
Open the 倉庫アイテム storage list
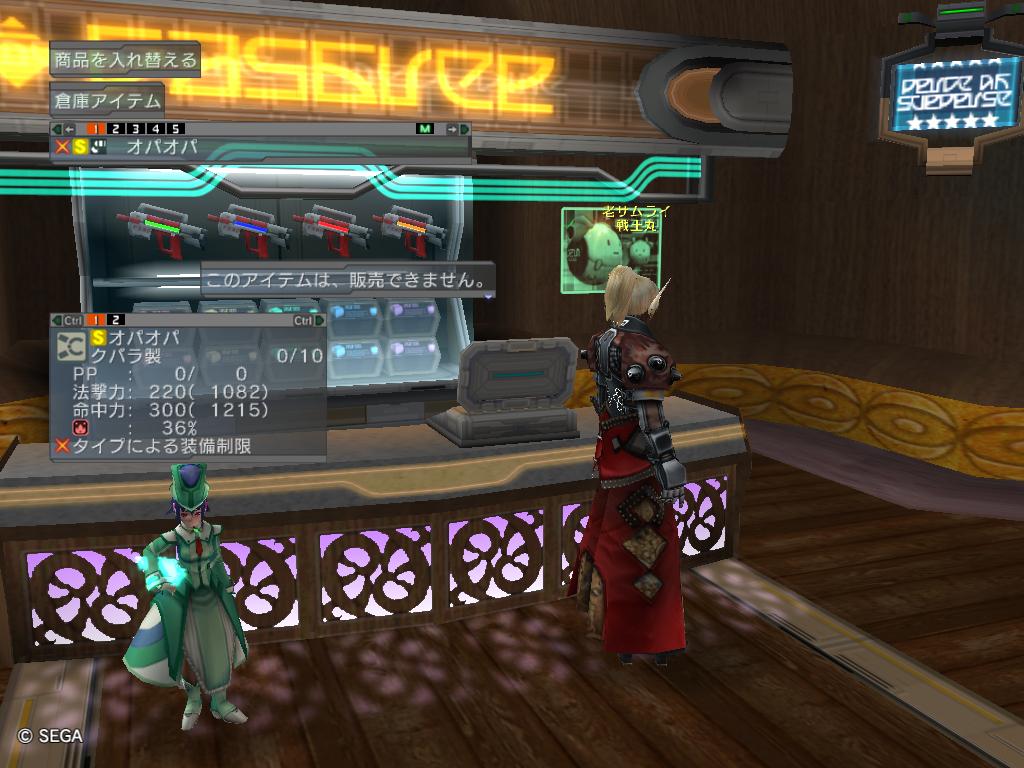point(106,100)
